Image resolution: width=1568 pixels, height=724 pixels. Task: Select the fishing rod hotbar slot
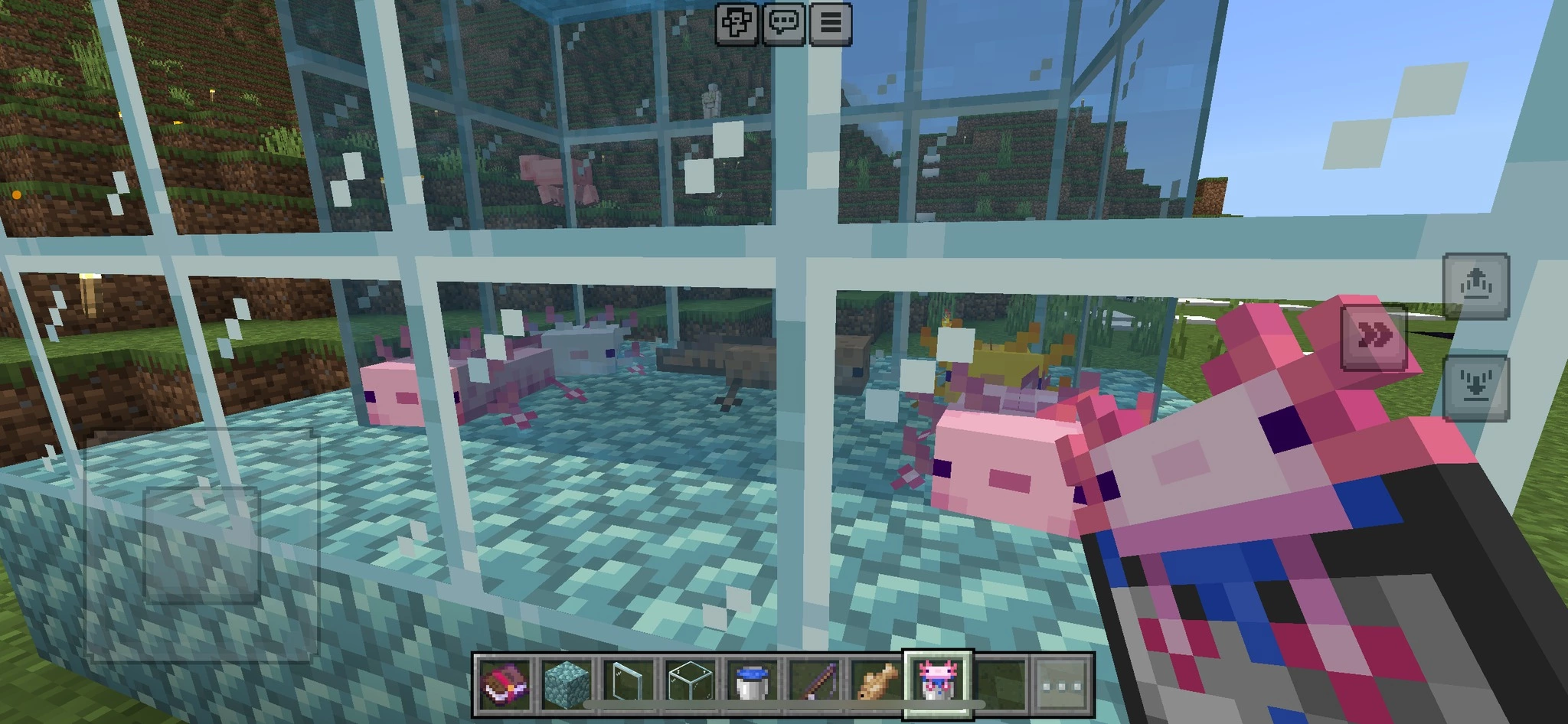point(815,683)
